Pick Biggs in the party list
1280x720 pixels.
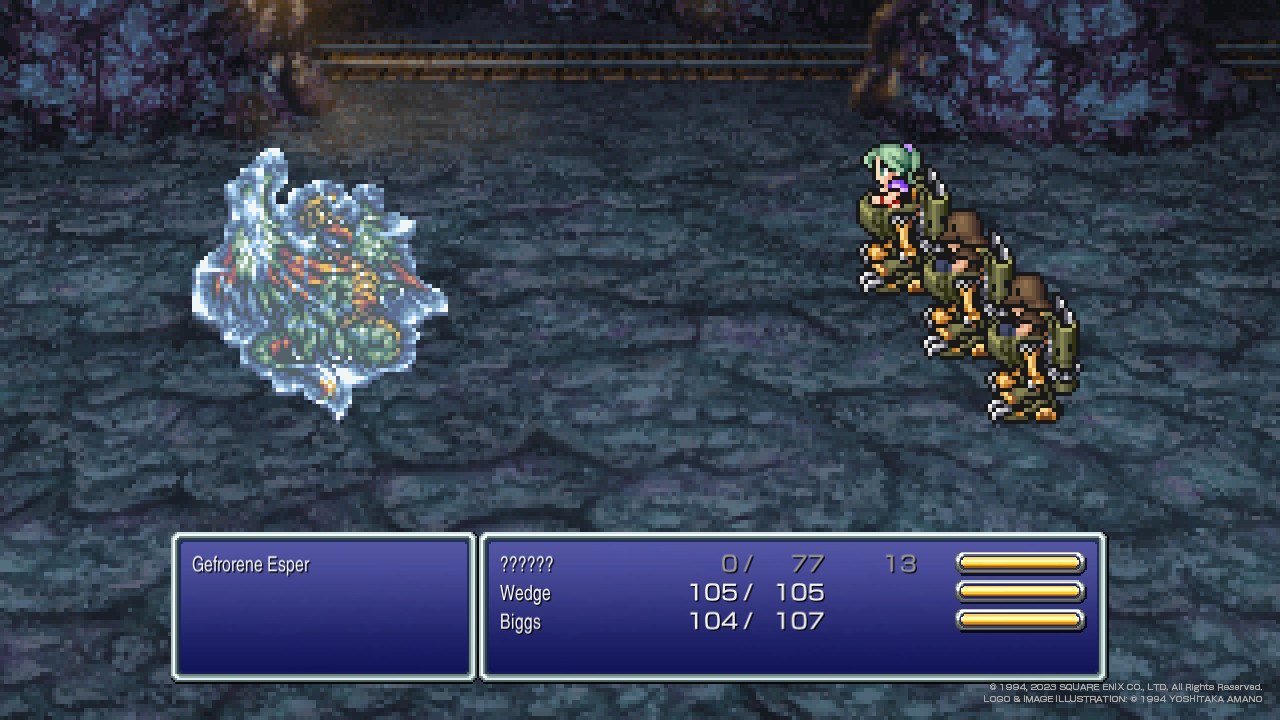(521, 622)
